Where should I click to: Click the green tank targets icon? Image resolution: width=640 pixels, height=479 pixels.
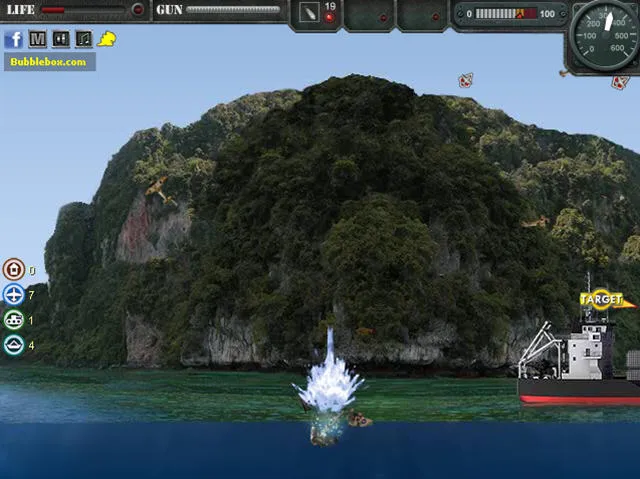point(14,320)
